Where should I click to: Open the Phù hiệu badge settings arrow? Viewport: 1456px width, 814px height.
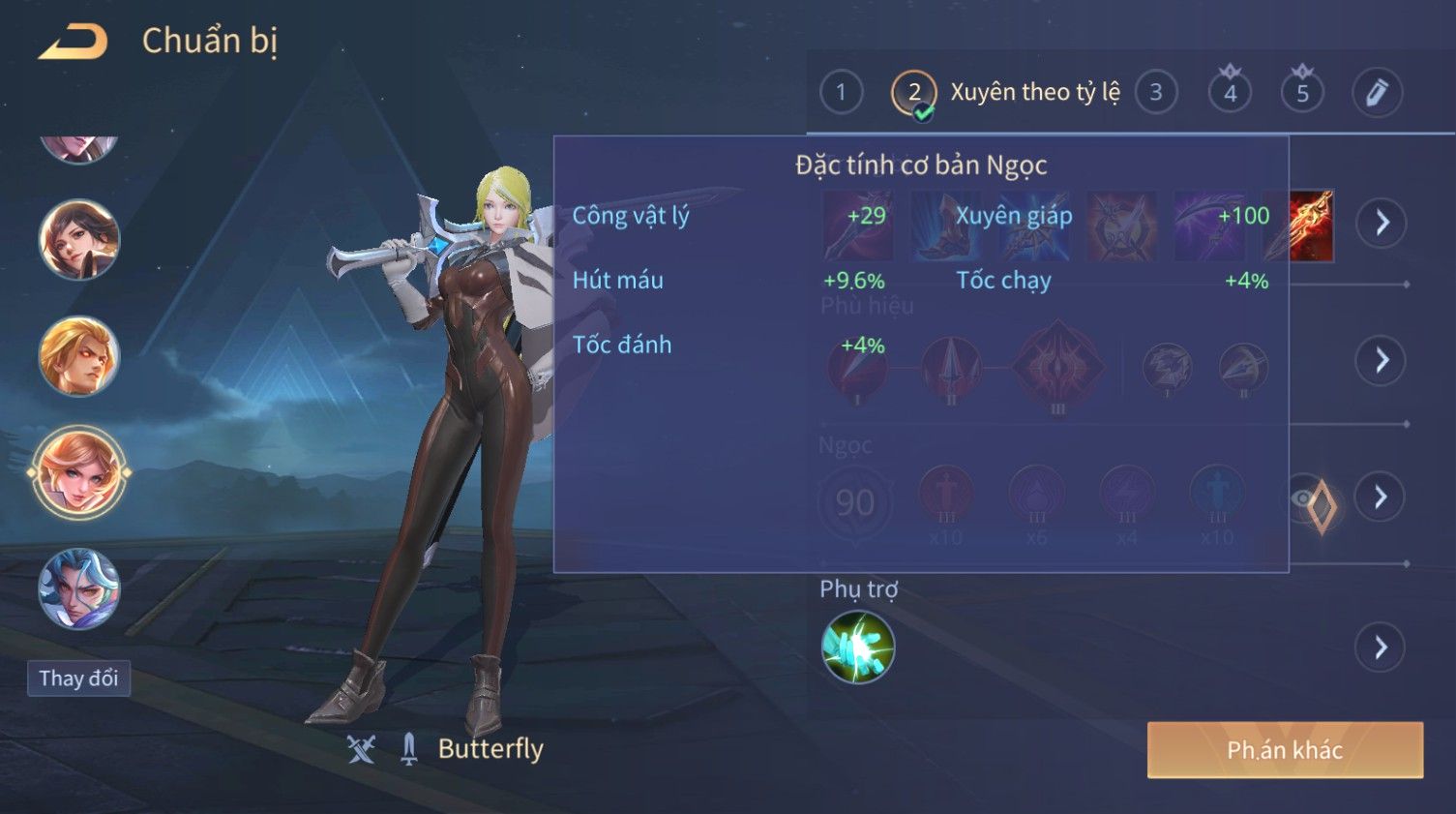click(1381, 361)
